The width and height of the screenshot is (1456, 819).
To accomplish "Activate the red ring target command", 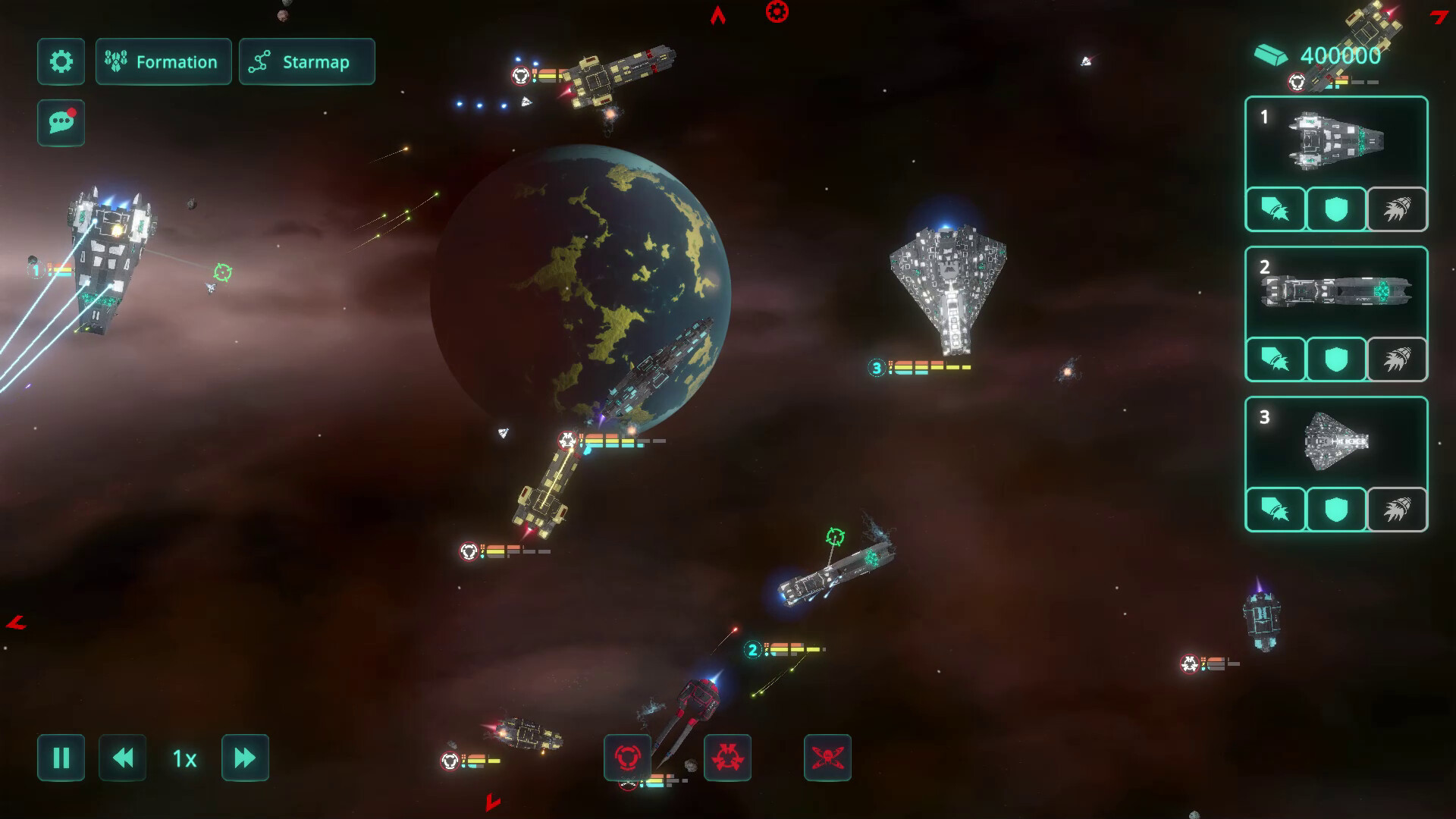I will (627, 758).
